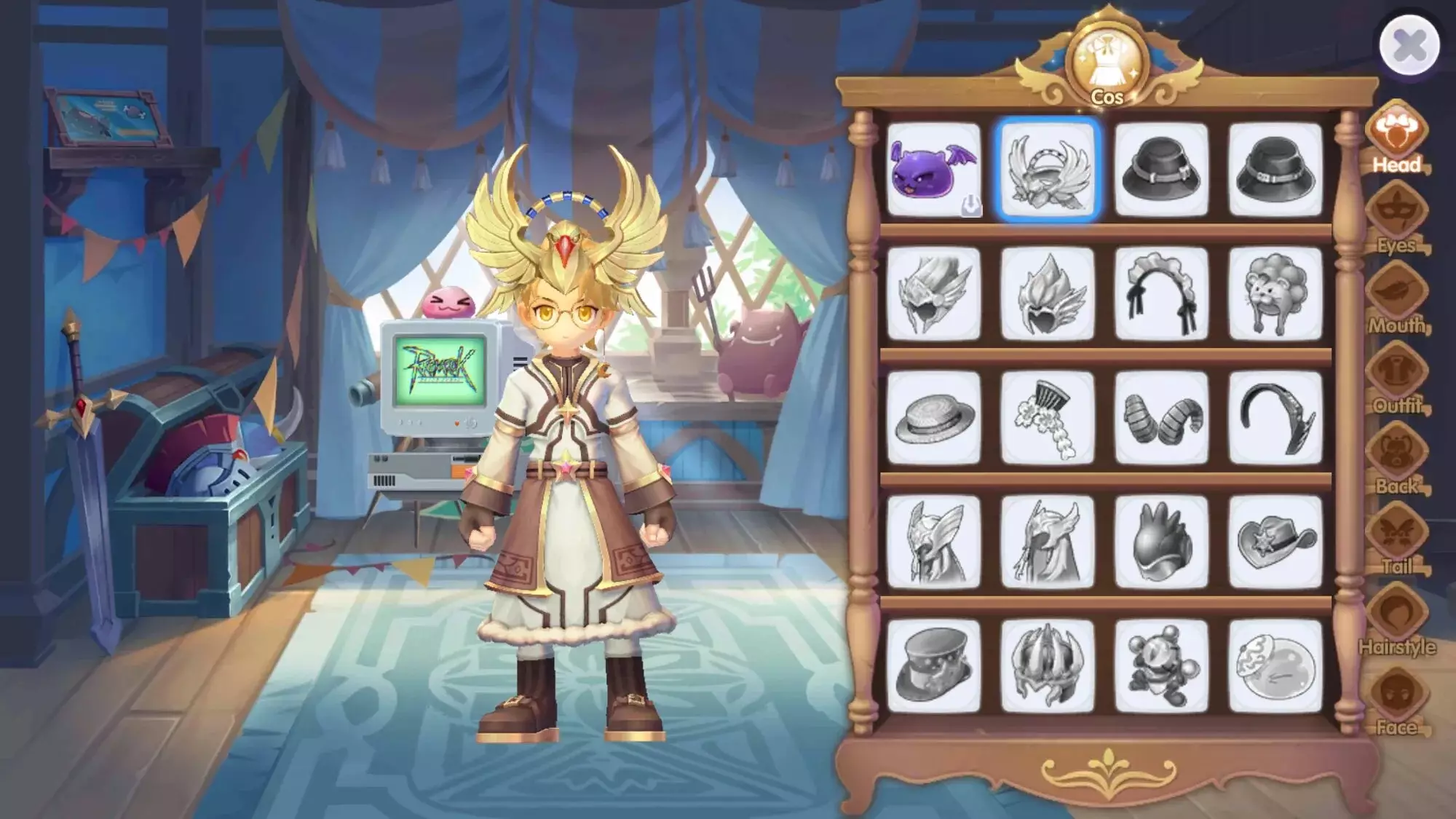Choose the Tail category tab
Image resolution: width=1456 pixels, height=819 pixels.
(x=1396, y=540)
